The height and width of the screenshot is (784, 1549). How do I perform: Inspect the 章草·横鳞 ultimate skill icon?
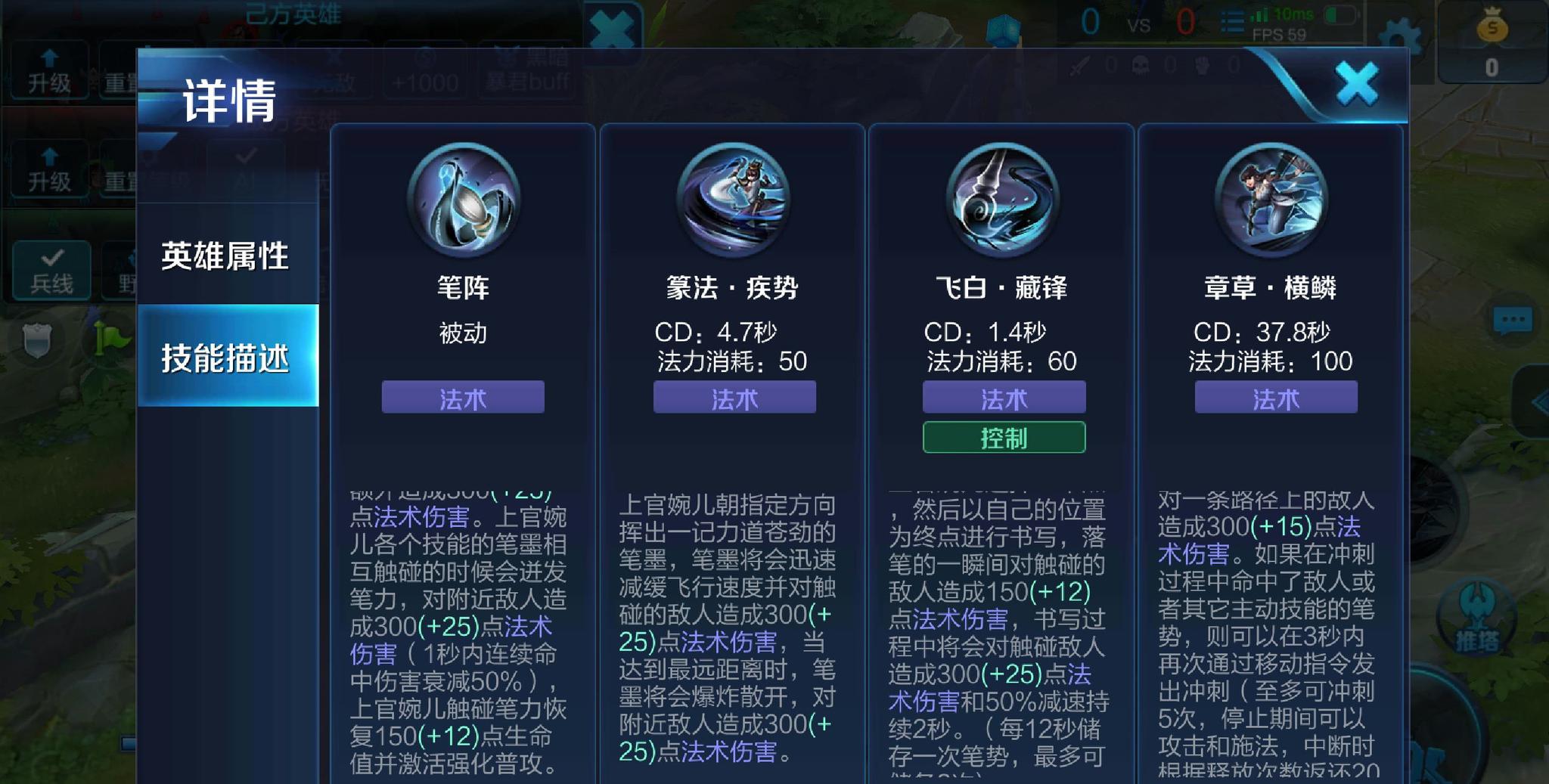point(1274,199)
